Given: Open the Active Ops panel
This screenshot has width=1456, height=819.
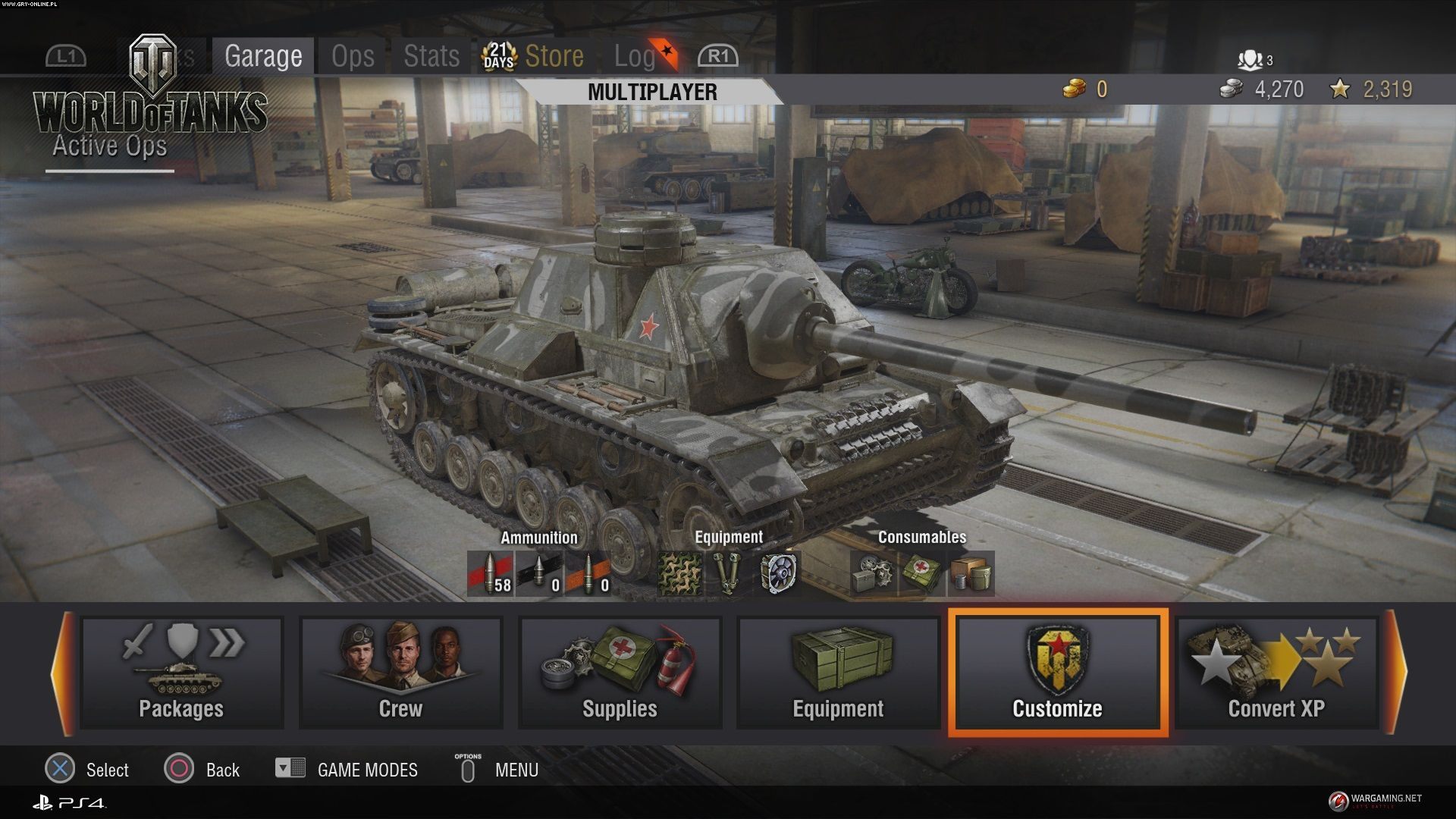Looking at the screenshot, I should coord(110,146).
